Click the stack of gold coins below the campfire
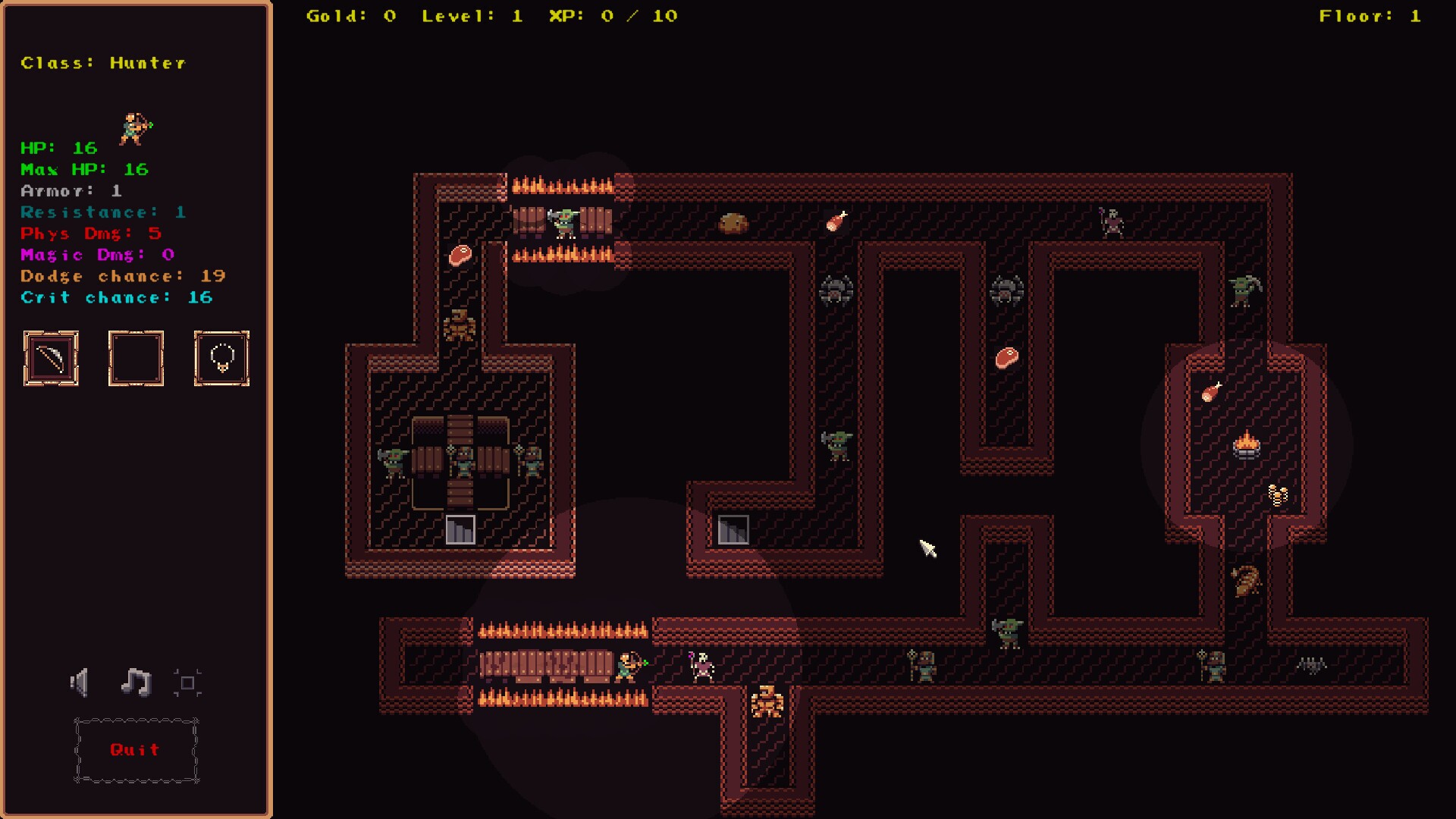1456x819 pixels. pyautogui.click(x=1277, y=494)
